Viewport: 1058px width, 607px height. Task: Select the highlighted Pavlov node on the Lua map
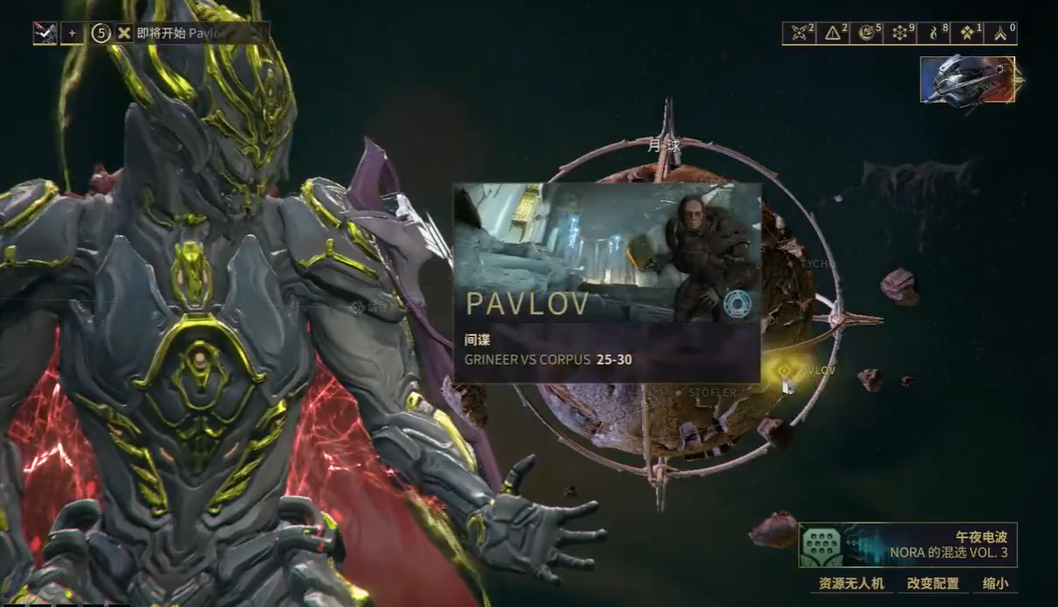click(x=786, y=370)
